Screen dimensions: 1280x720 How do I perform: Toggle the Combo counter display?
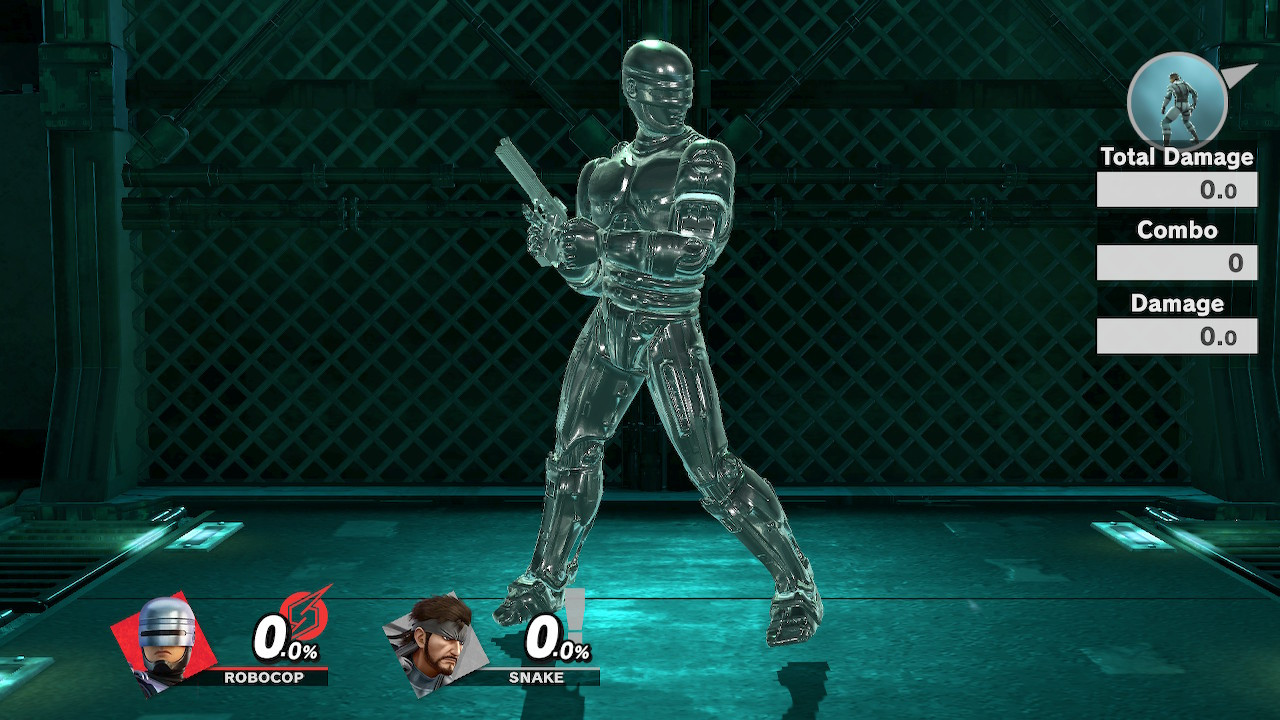point(1176,230)
